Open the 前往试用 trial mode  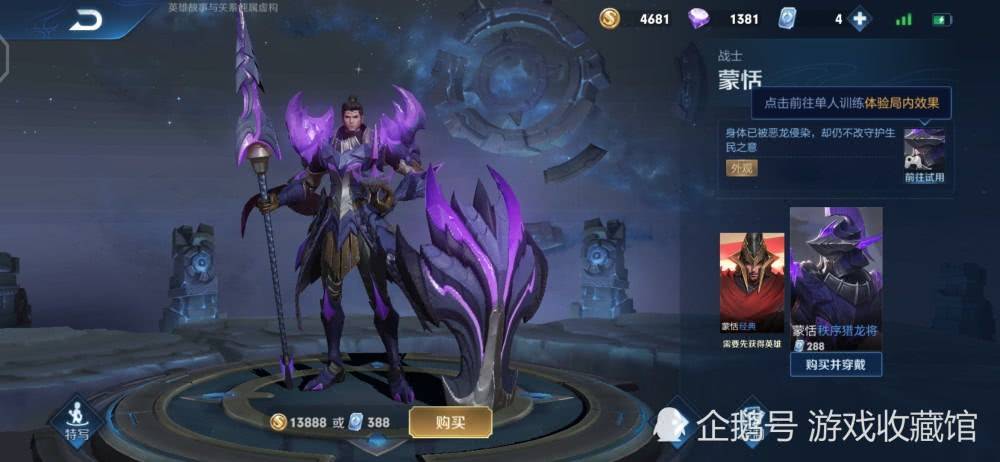pyautogui.click(x=924, y=155)
